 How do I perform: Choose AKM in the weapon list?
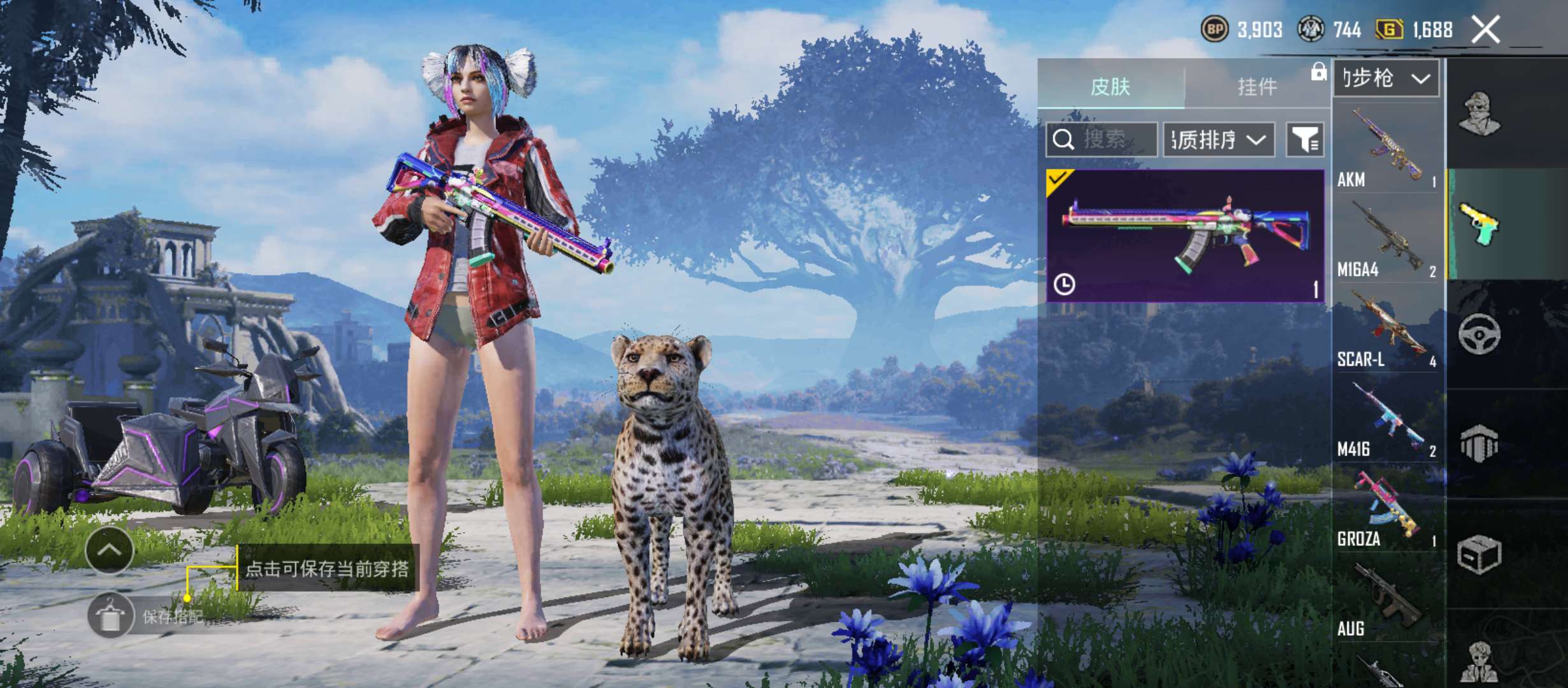(x=1386, y=150)
